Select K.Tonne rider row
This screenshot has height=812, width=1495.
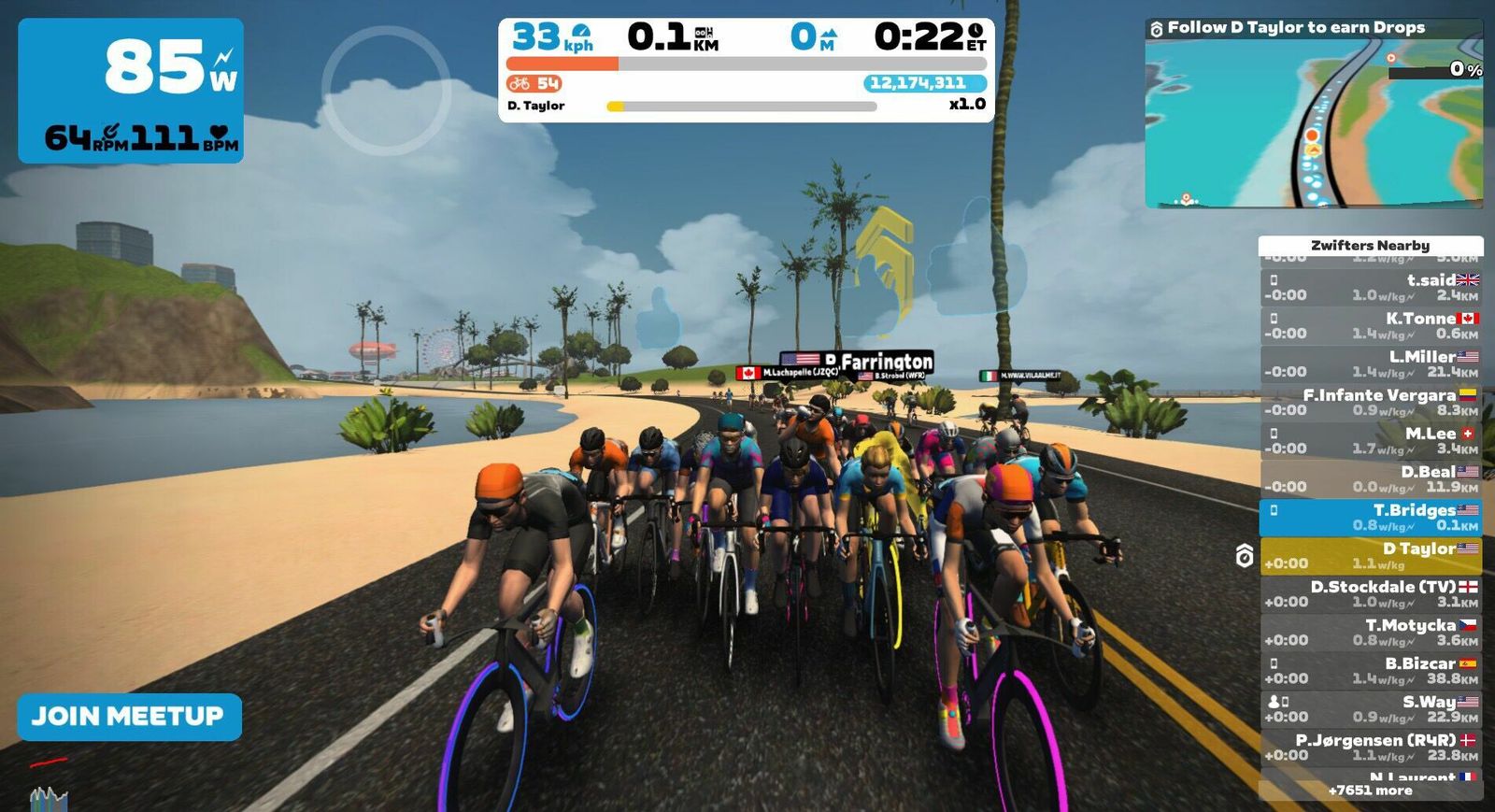tap(1371, 326)
